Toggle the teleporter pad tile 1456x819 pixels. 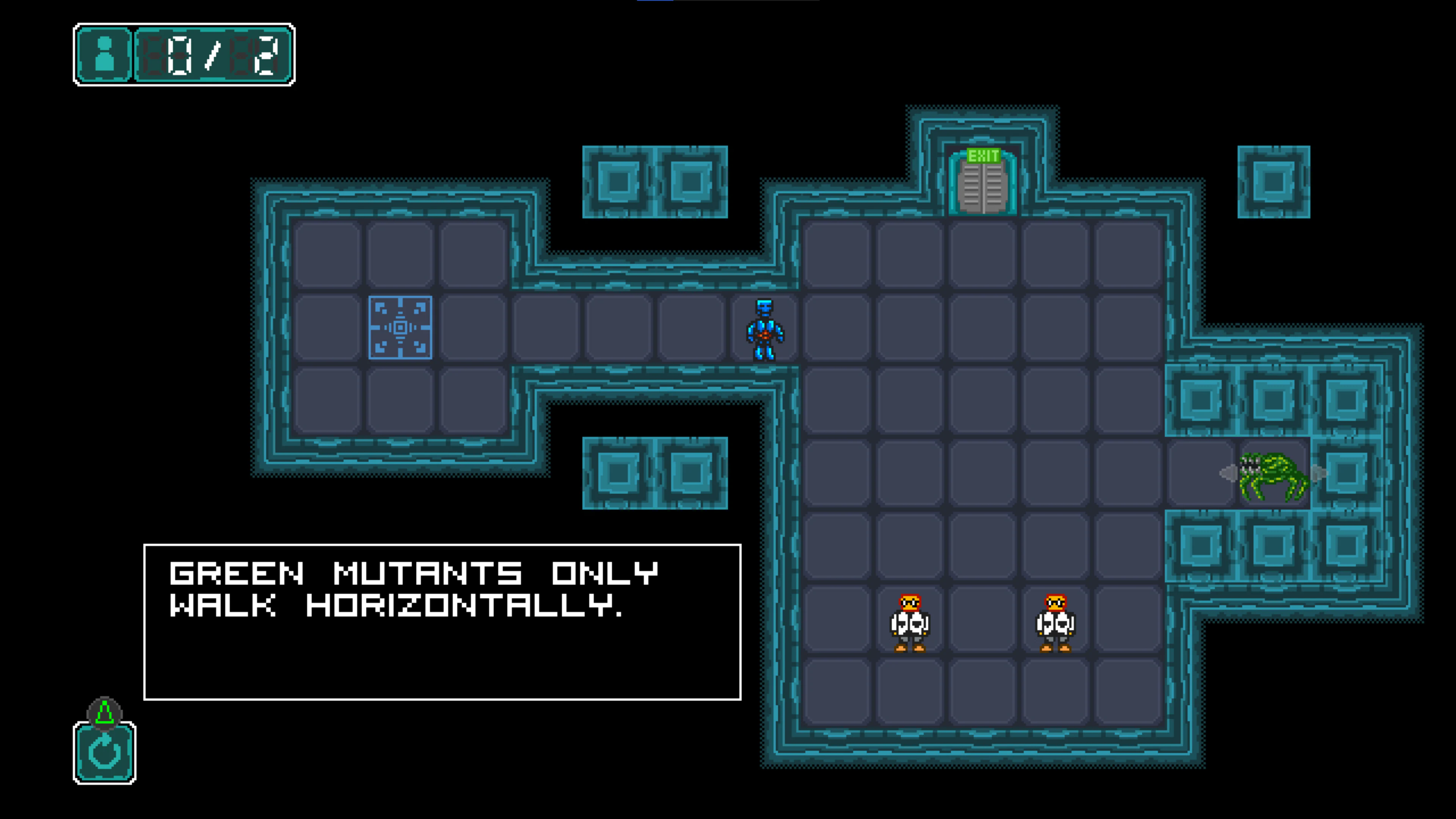(x=401, y=328)
